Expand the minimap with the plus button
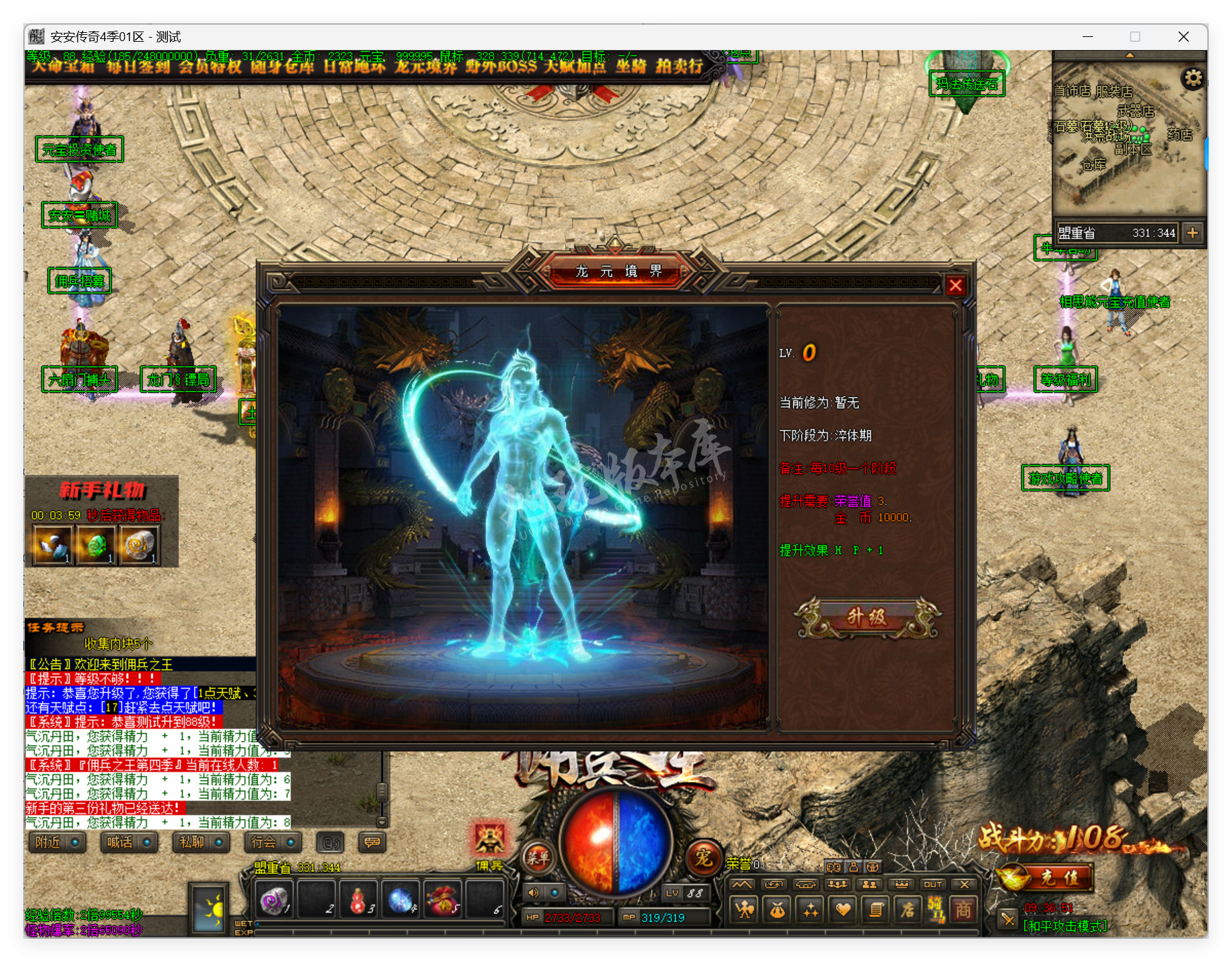This screenshot has height=962, width=1232. (x=1193, y=233)
